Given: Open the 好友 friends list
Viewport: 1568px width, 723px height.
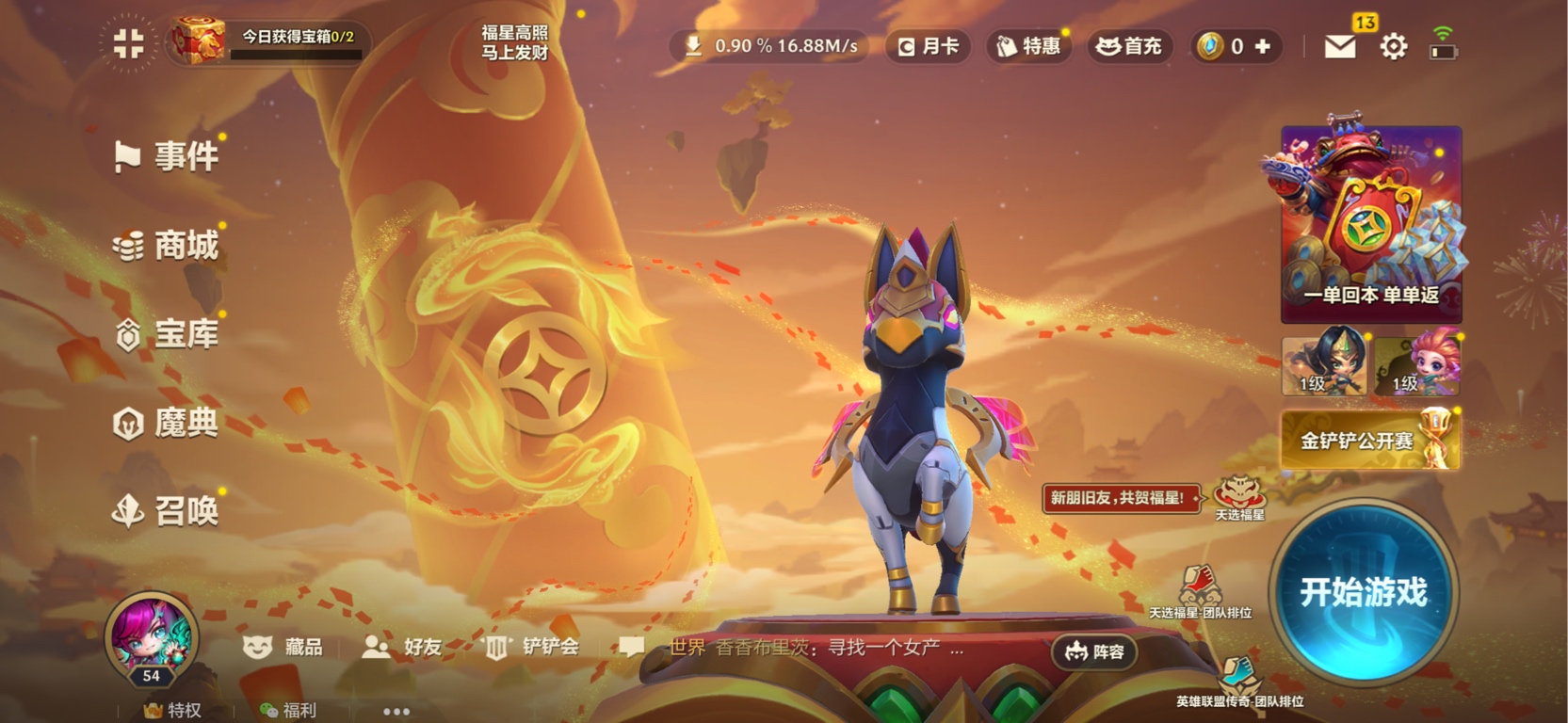Looking at the screenshot, I should pyautogui.click(x=403, y=647).
